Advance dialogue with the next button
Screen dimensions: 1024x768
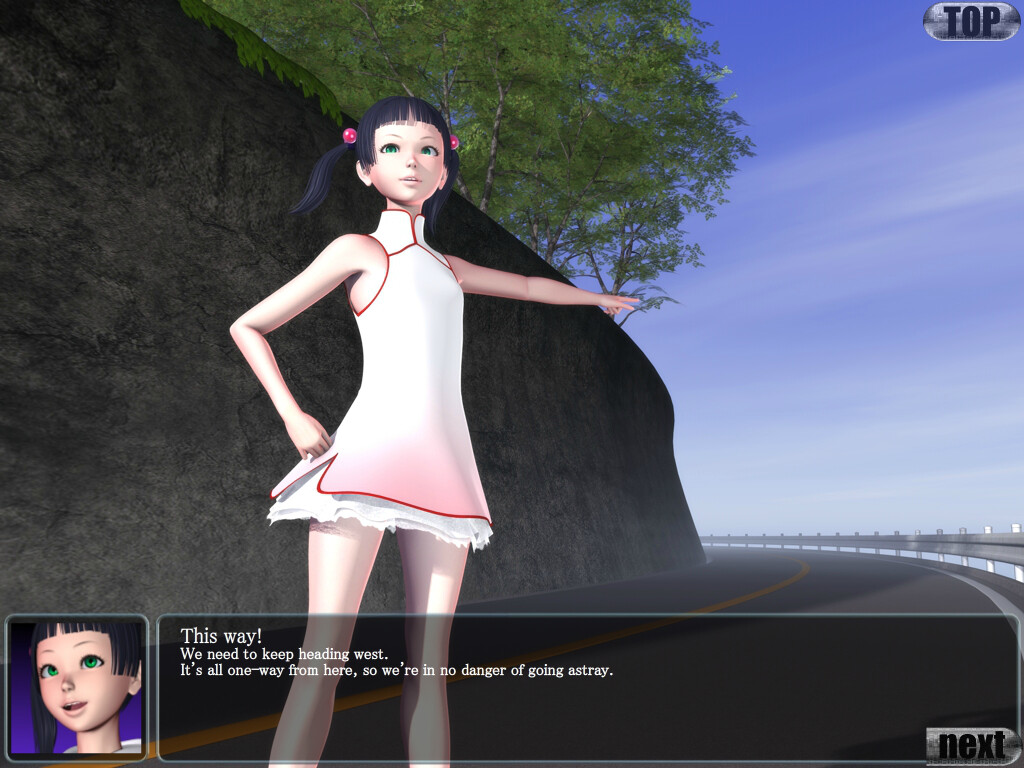(972, 745)
